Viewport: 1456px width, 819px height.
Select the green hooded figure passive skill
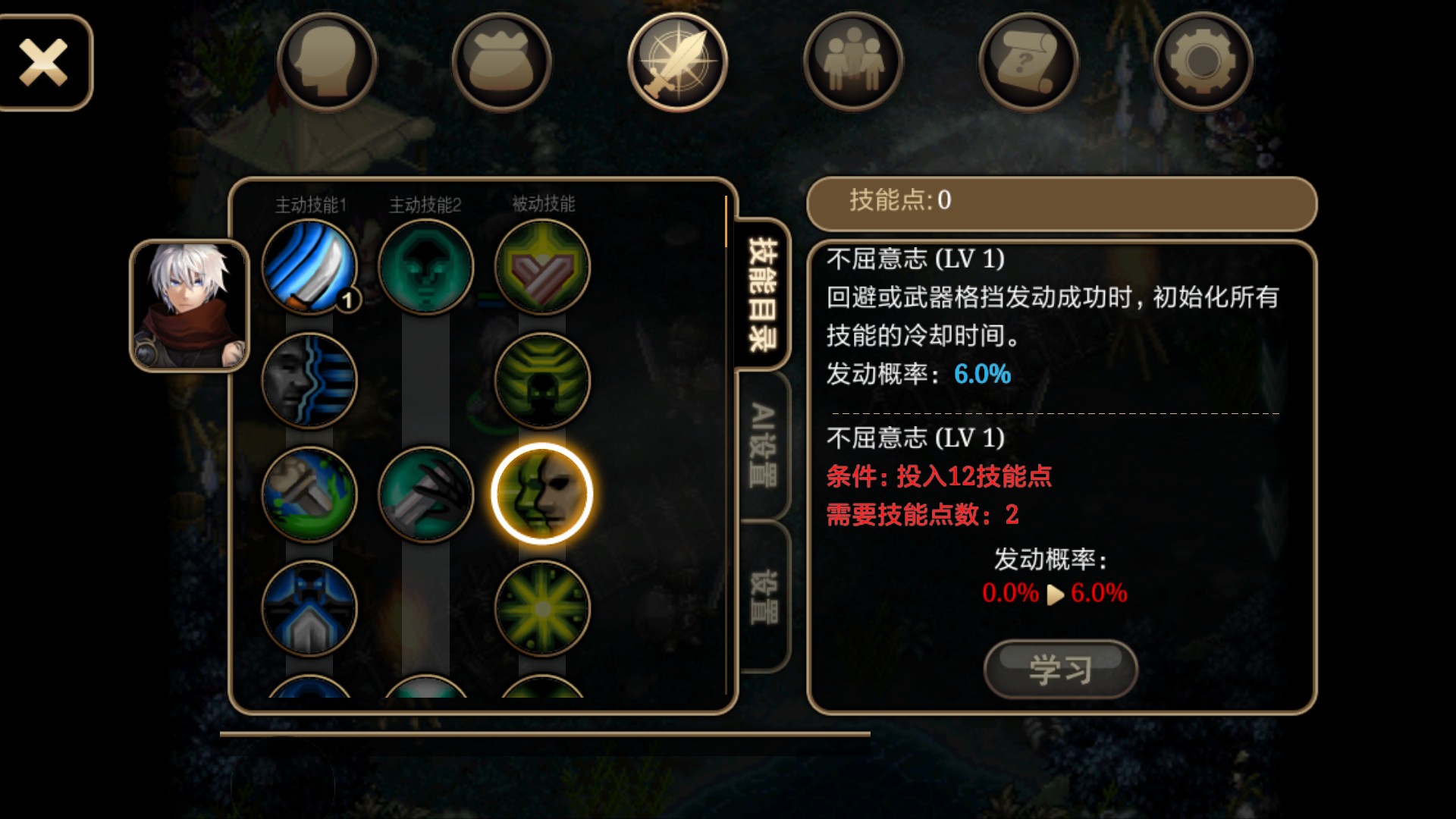tap(541, 381)
